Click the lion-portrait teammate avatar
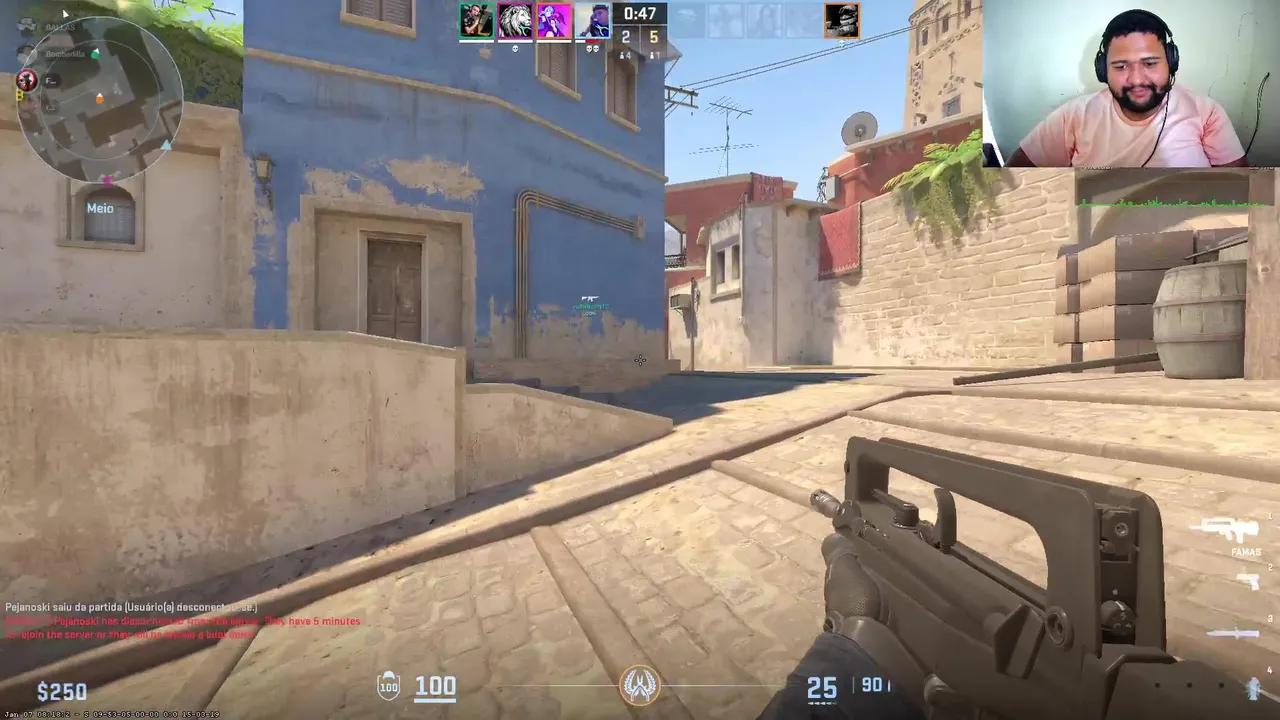 515,18
